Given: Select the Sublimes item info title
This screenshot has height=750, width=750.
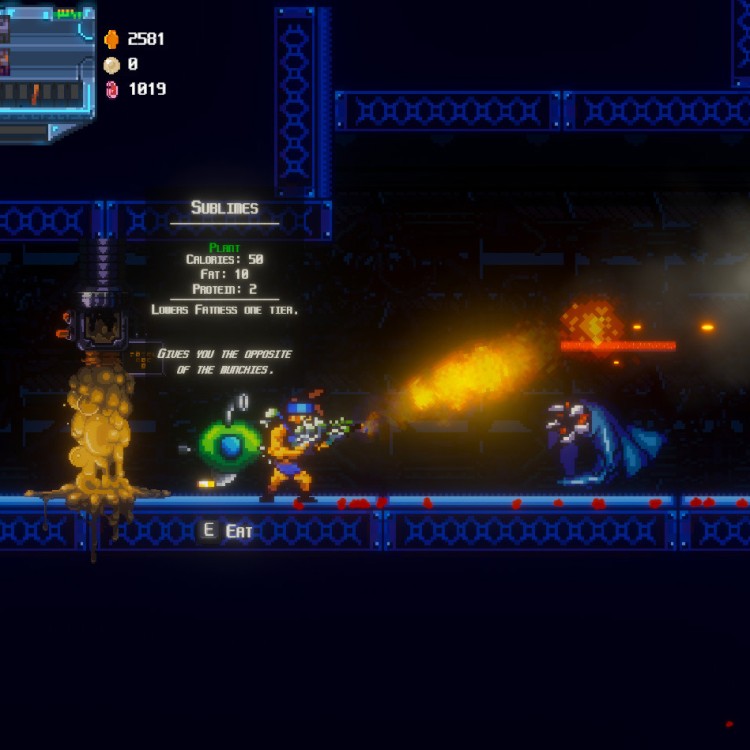Looking at the screenshot, I should pyautogui.click(x=224, y=208).
